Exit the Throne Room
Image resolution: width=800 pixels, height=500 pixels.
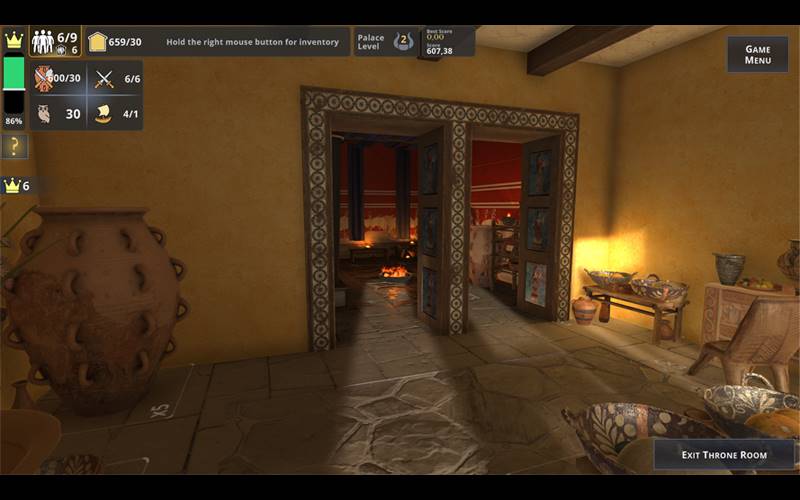click(724, 455)
